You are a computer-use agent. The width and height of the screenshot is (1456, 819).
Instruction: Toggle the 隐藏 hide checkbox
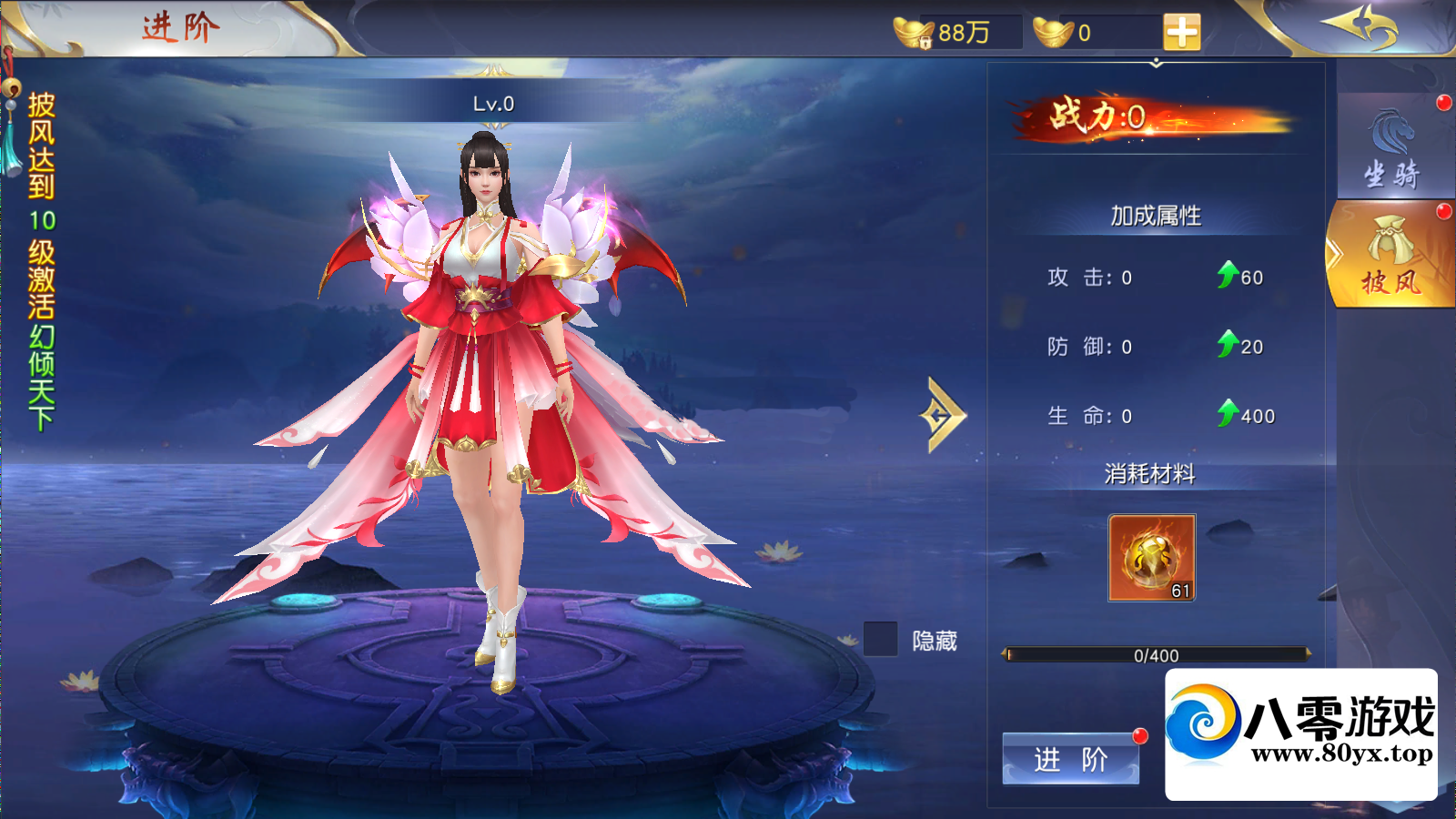(x=878, y=640)
